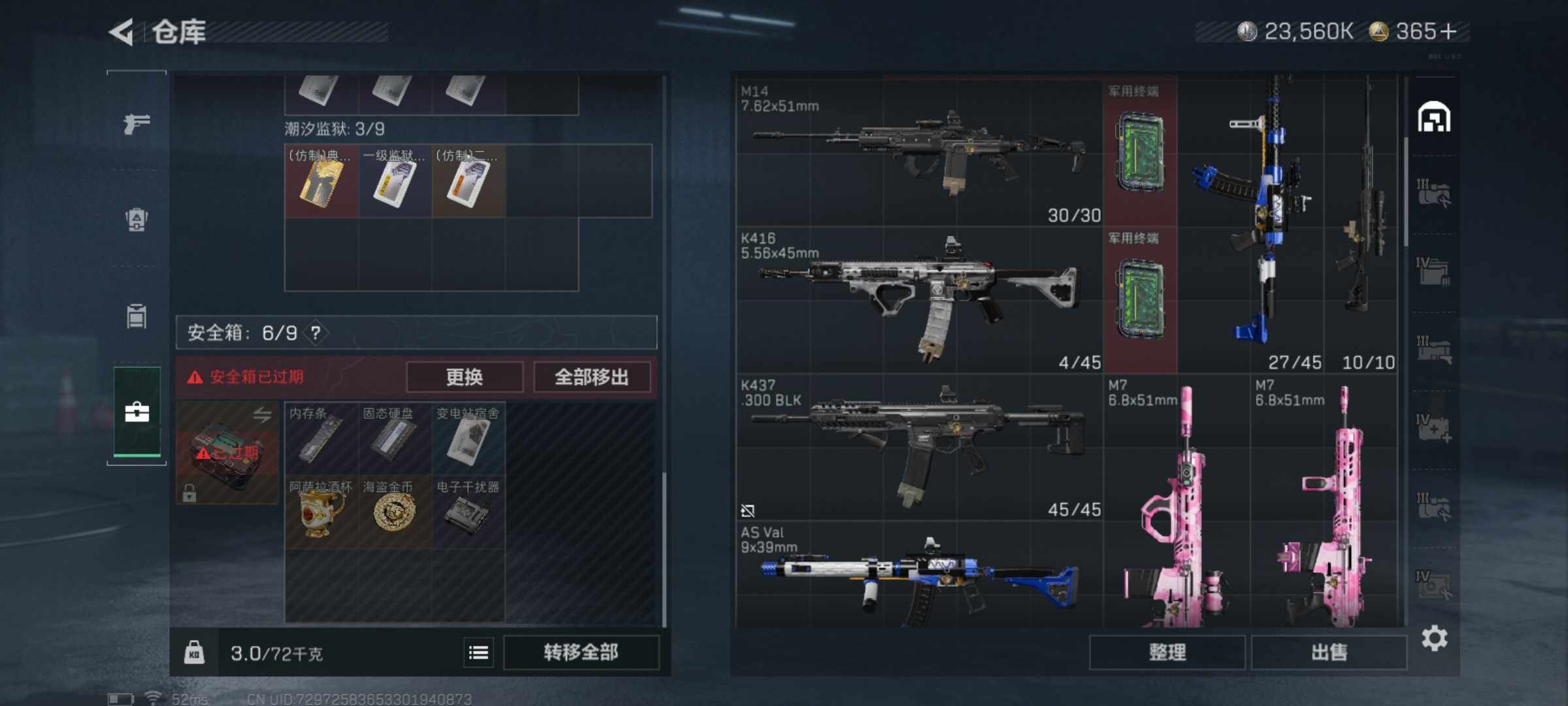The height and width of the screenshot is (706, 1568).
Task: Click the 整理 sort button
Action: [x=1167, y=652]
